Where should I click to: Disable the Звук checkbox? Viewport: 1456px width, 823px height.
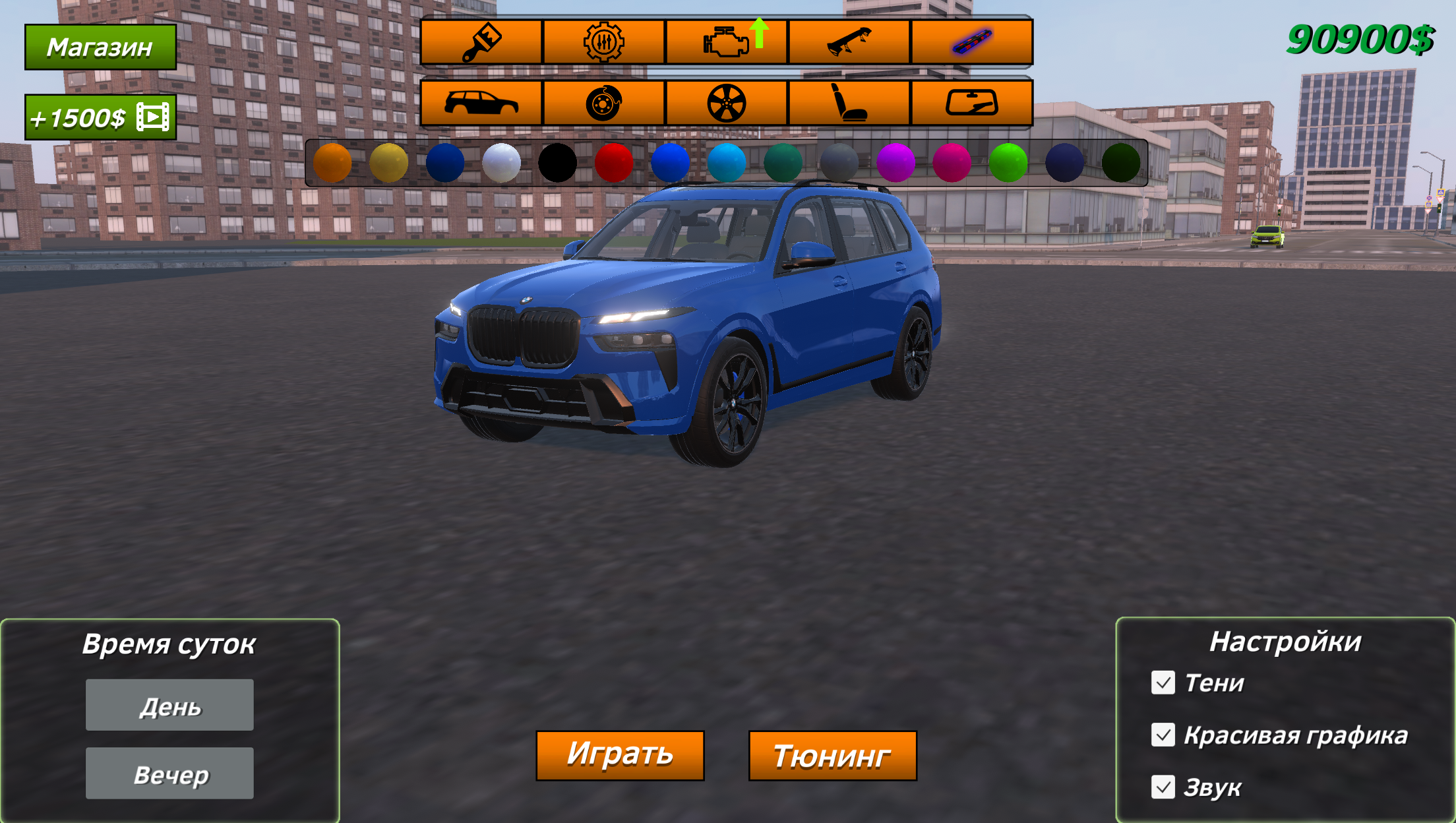click(x=1164, y=786)
